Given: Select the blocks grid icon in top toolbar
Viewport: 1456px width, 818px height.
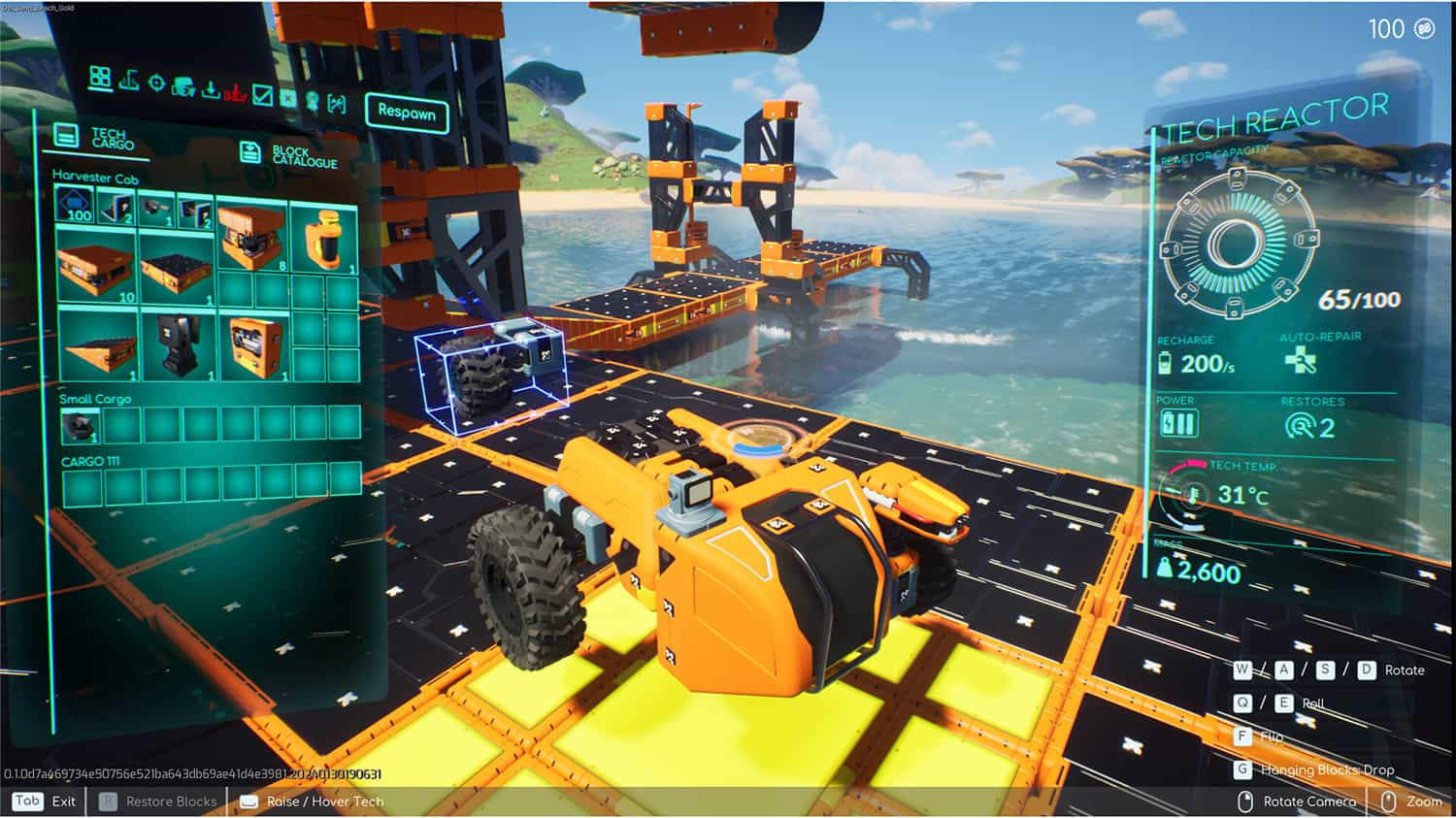Looking at the screenshot, I should 99,78.
